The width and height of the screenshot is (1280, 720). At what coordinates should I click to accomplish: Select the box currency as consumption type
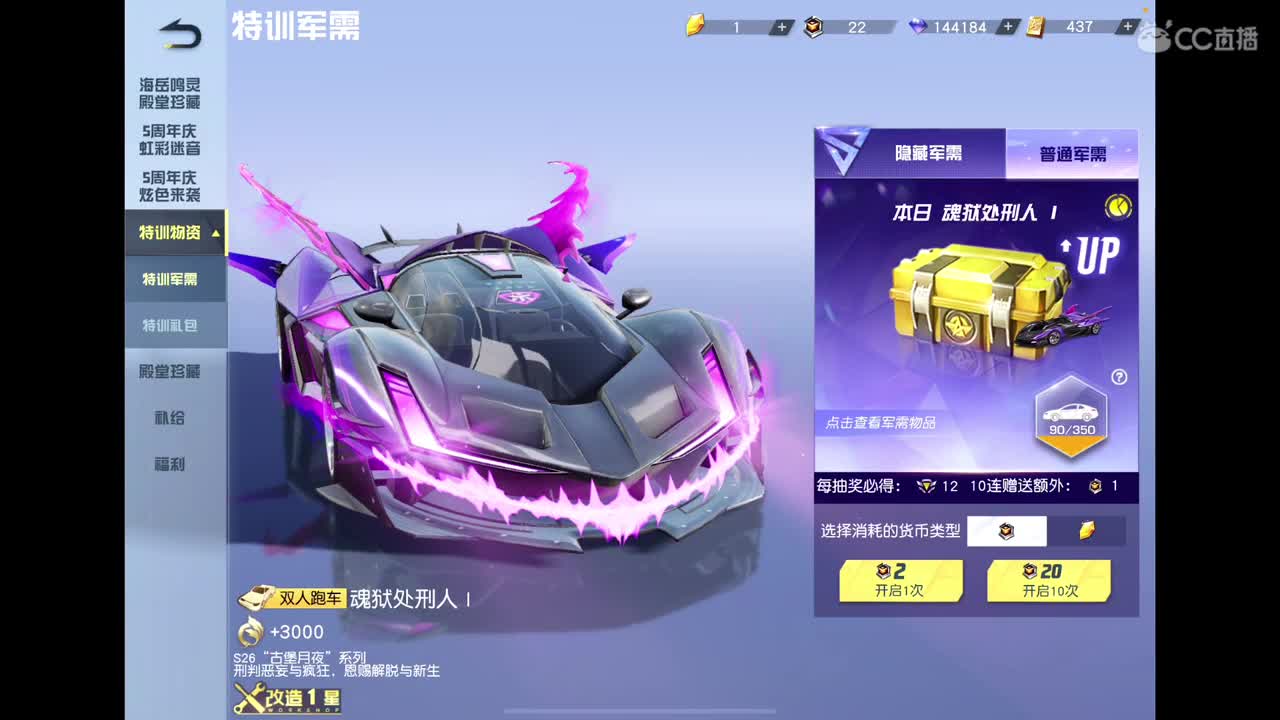pyautogui.click(x=1007, y=531)
